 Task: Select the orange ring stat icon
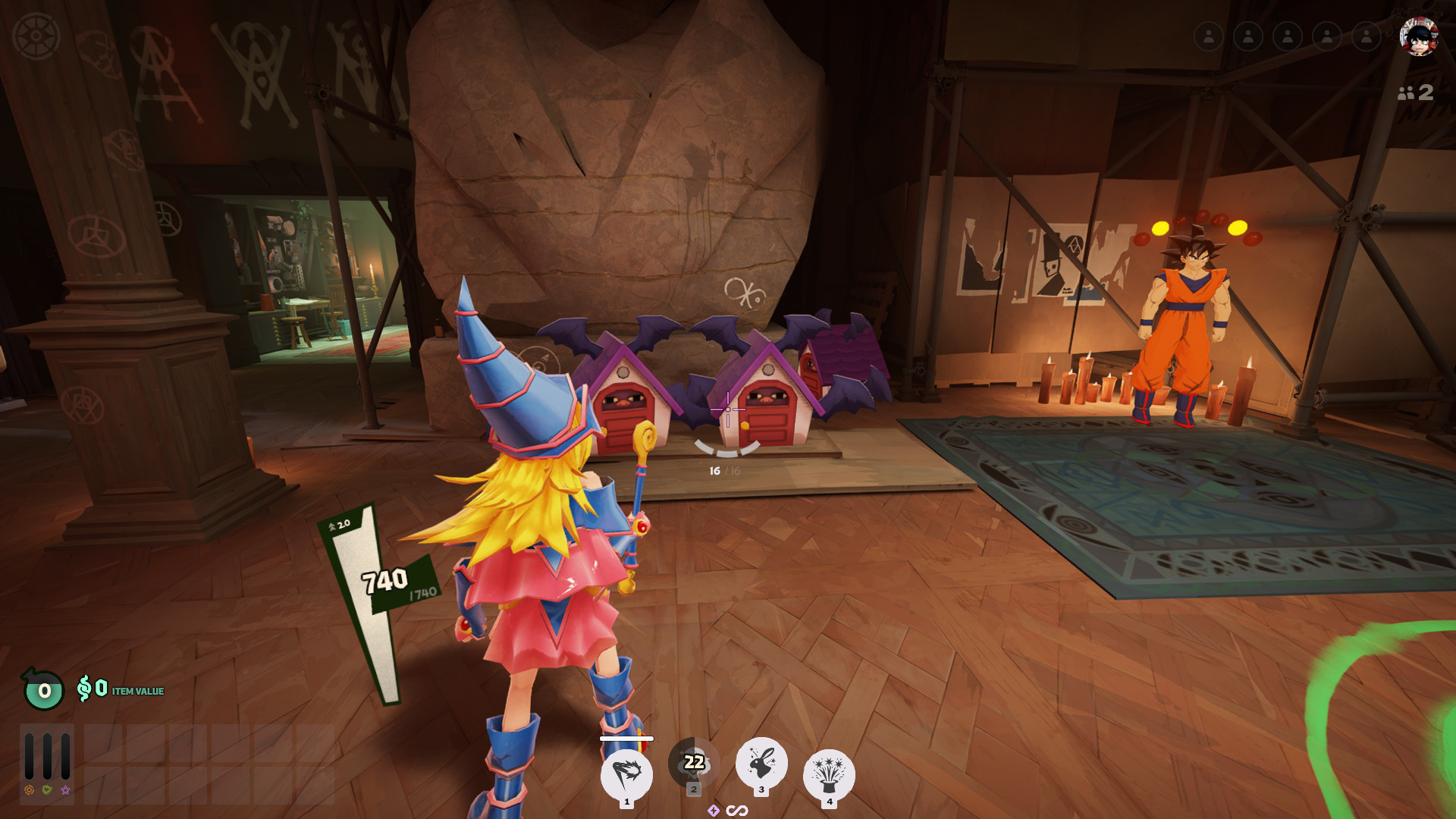click(30, 790)
